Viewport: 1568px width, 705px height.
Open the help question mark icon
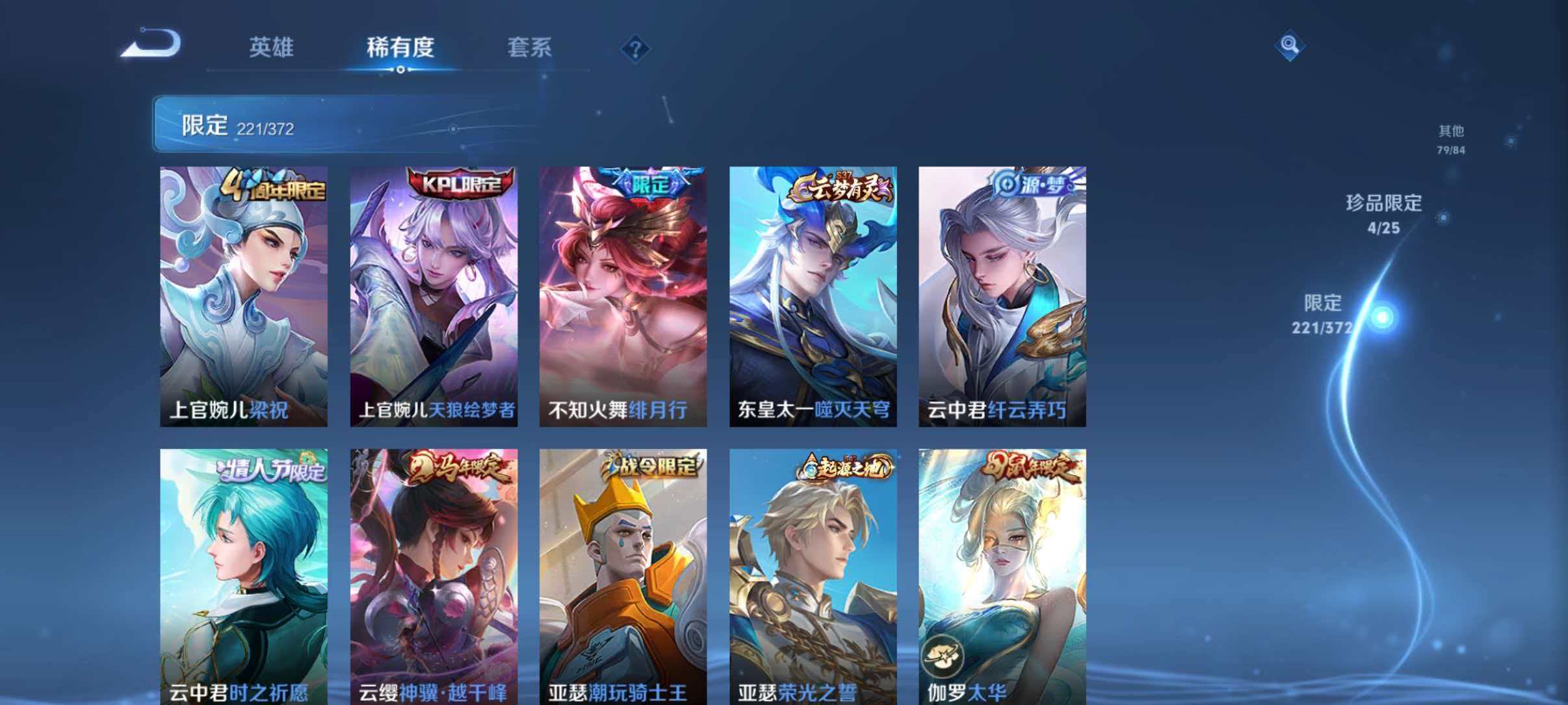click(x=636, y=49)
